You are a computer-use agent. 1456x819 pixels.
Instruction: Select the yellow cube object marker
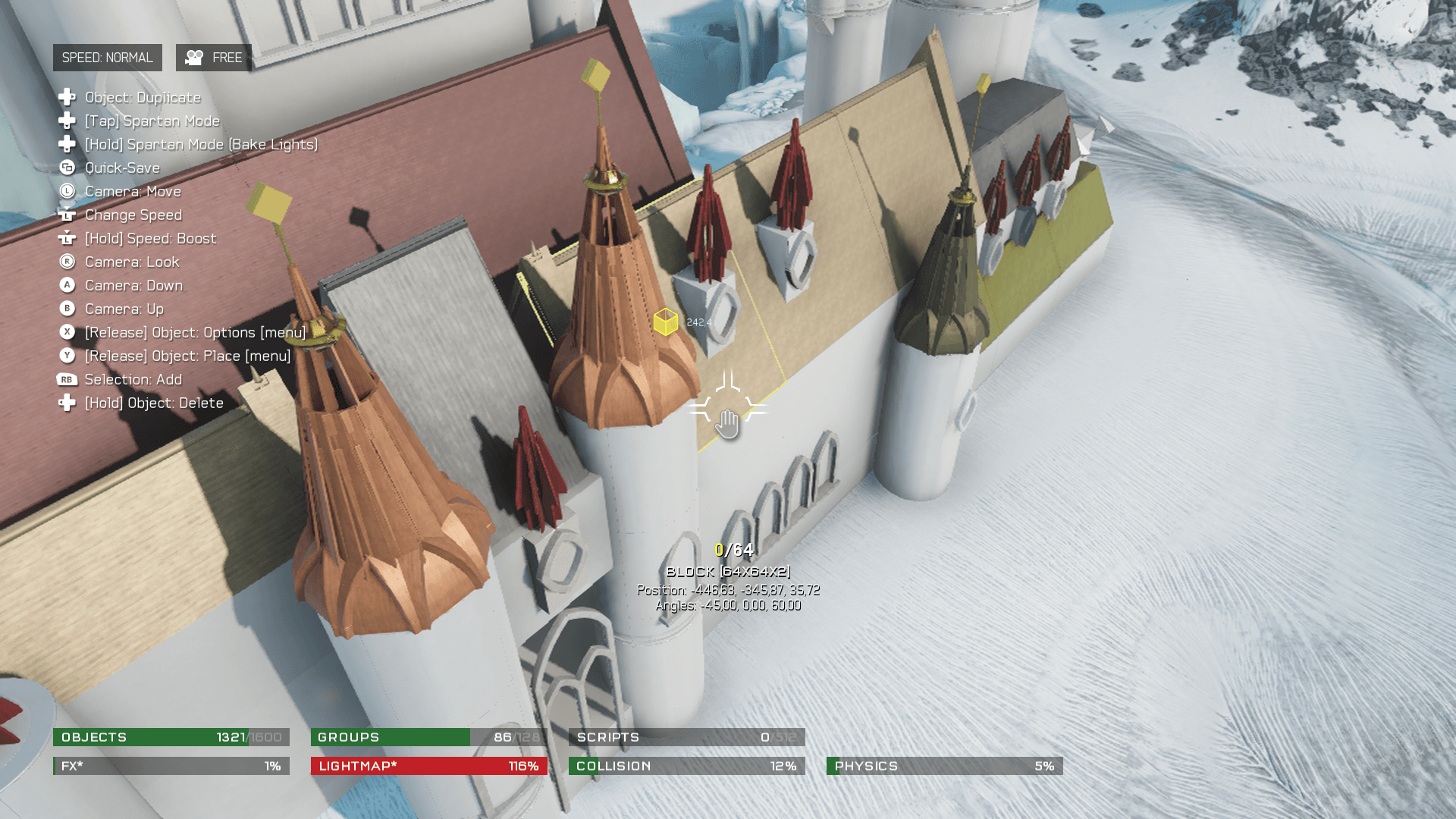coord(665,322)
